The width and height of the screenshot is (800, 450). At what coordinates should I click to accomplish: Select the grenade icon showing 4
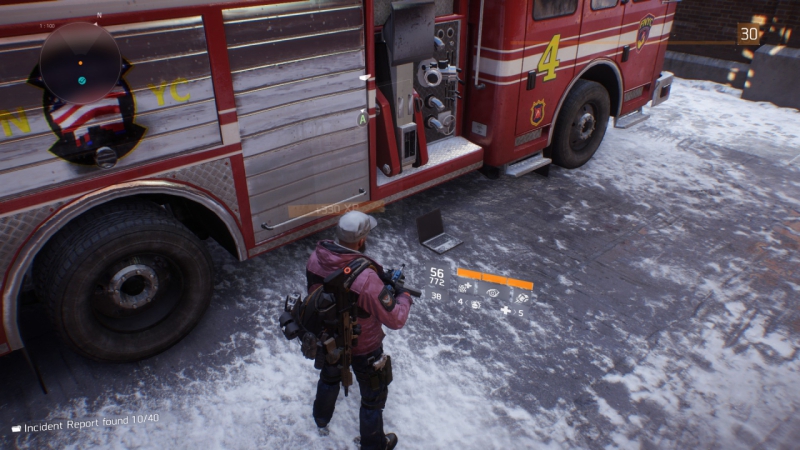point(475,304)
